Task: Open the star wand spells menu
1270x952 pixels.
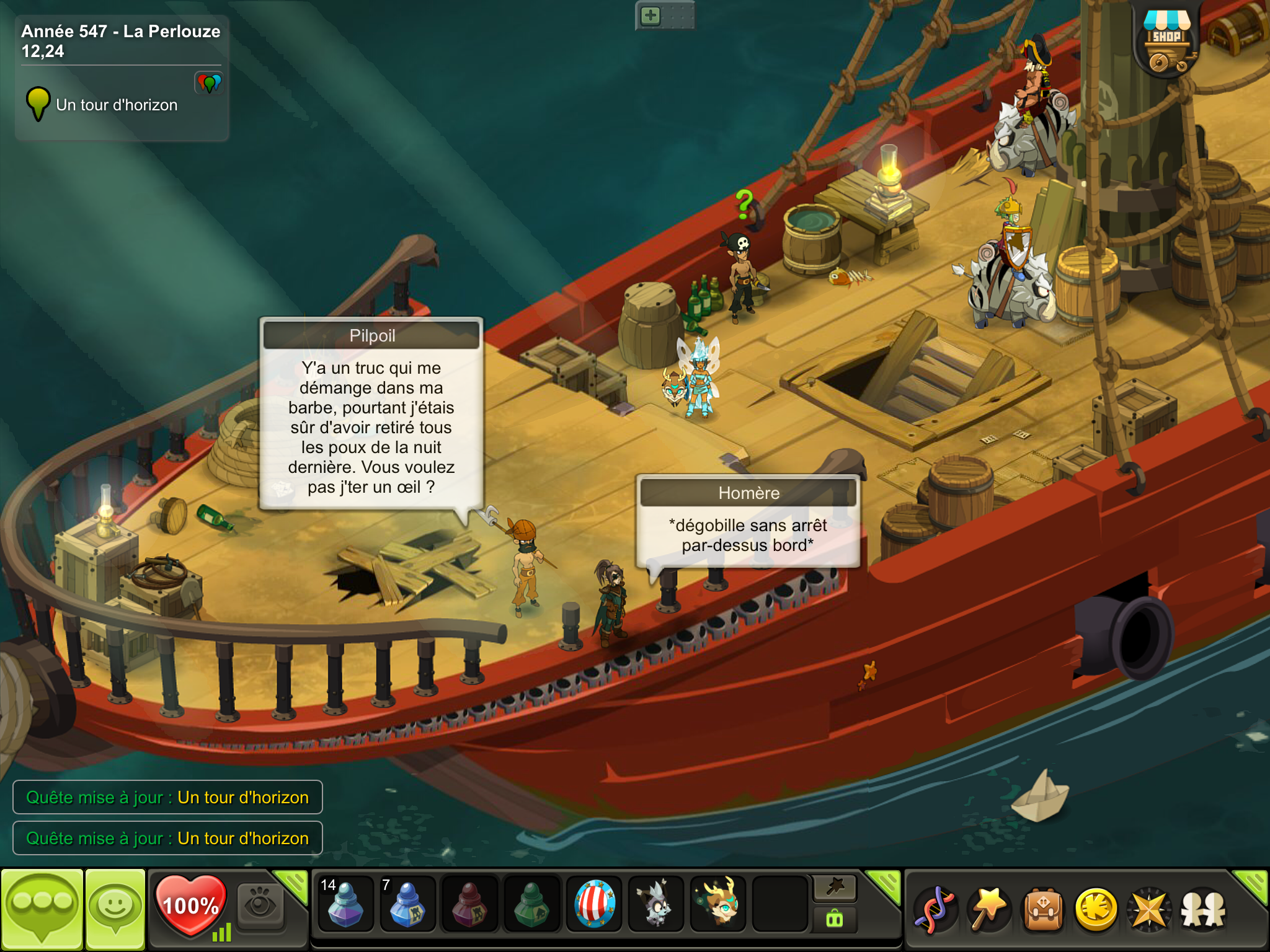Action: [988, 909]
